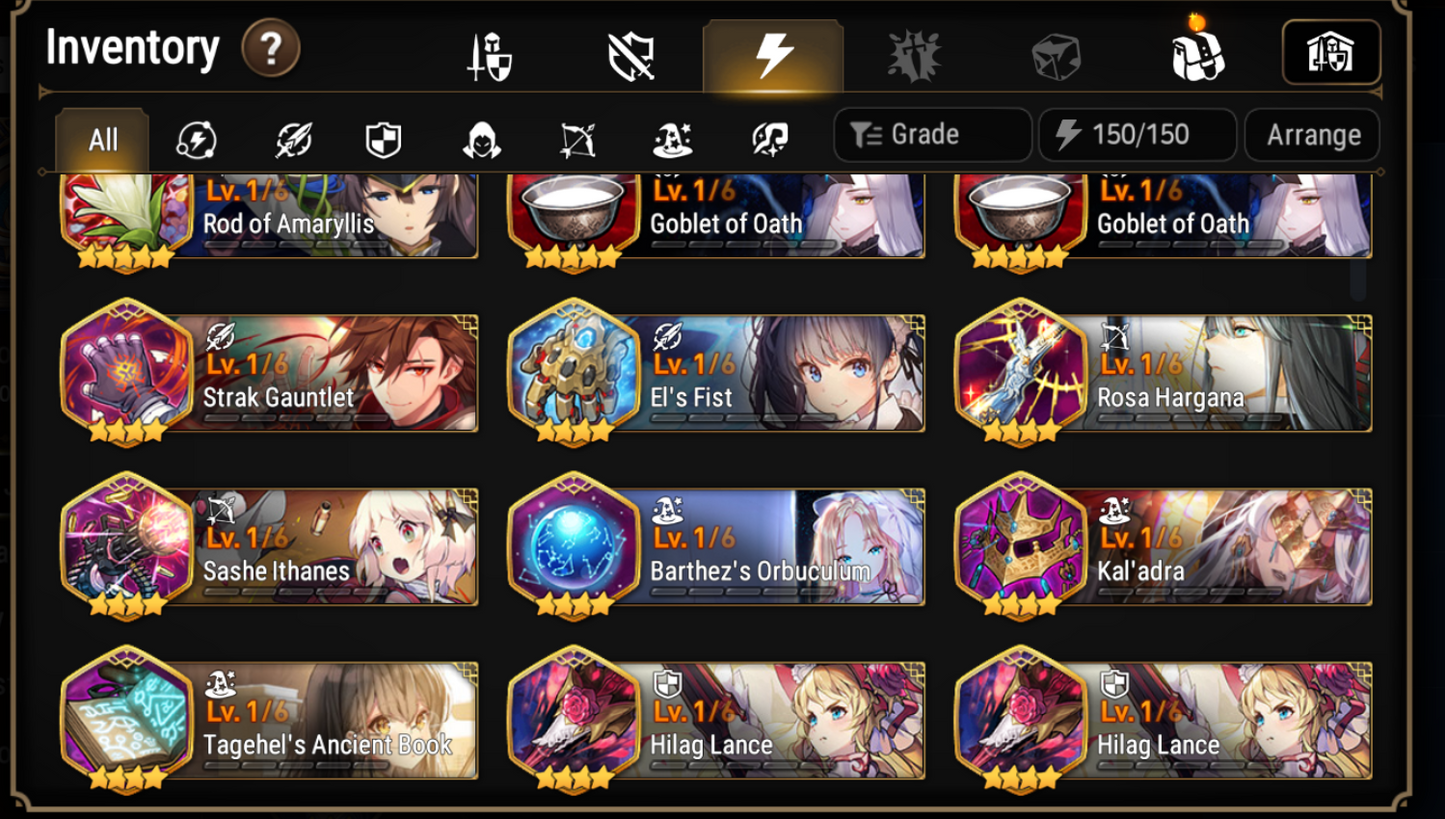The width and height of the screenshot is (1445, 819).
Task: Open the exclusive equipment fist icon tab
Action: point(915,55)
